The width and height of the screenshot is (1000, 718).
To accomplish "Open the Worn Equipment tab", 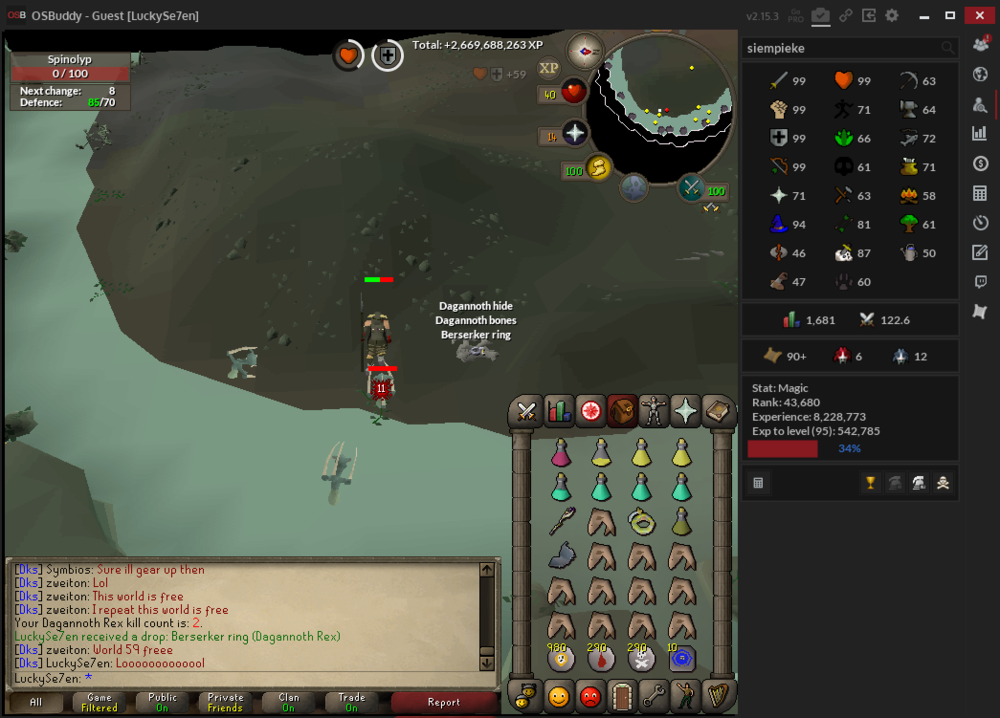I will pos(654,410).
